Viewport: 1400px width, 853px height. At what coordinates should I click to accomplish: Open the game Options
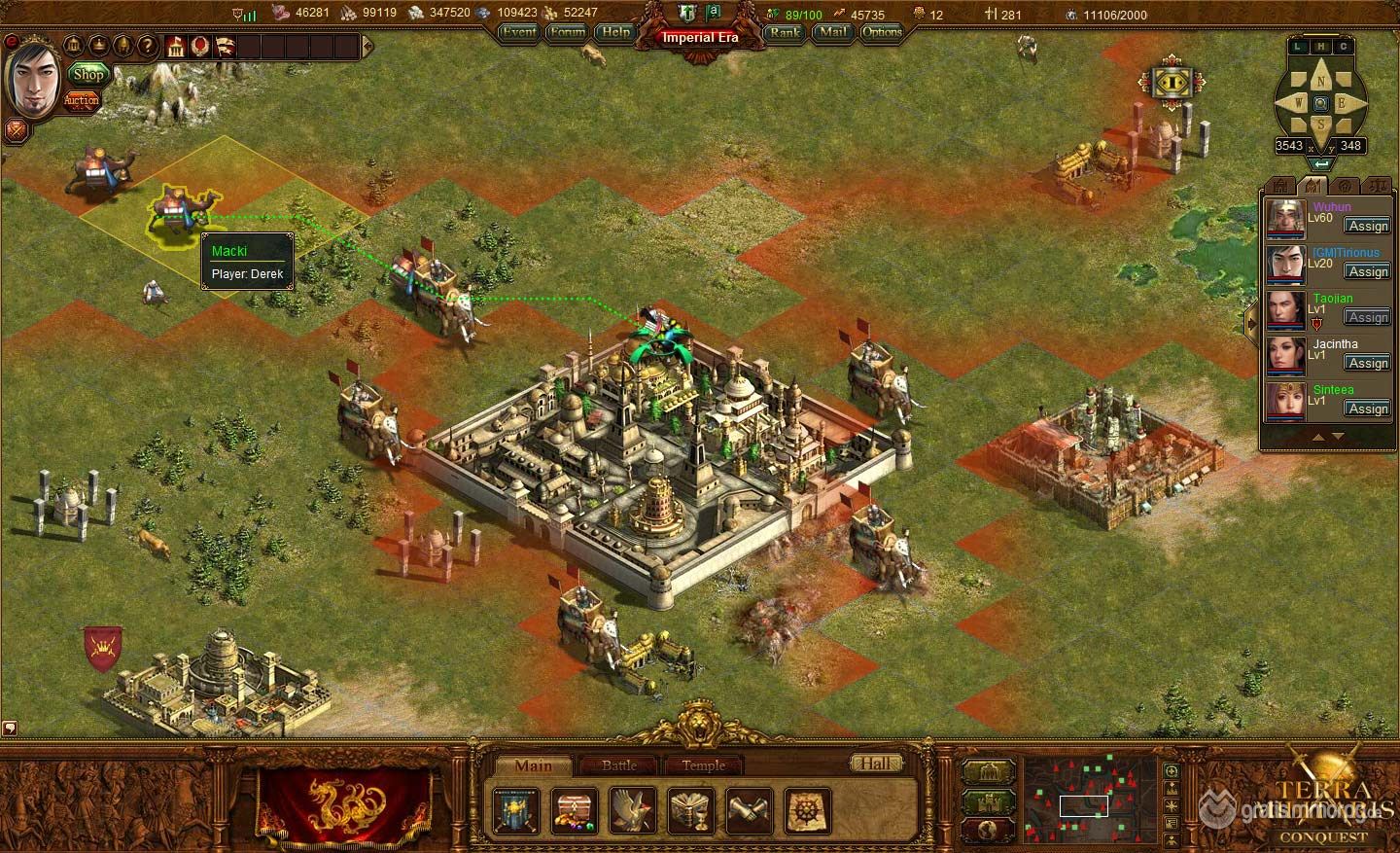pyautogui.click(x=882, y=32)
